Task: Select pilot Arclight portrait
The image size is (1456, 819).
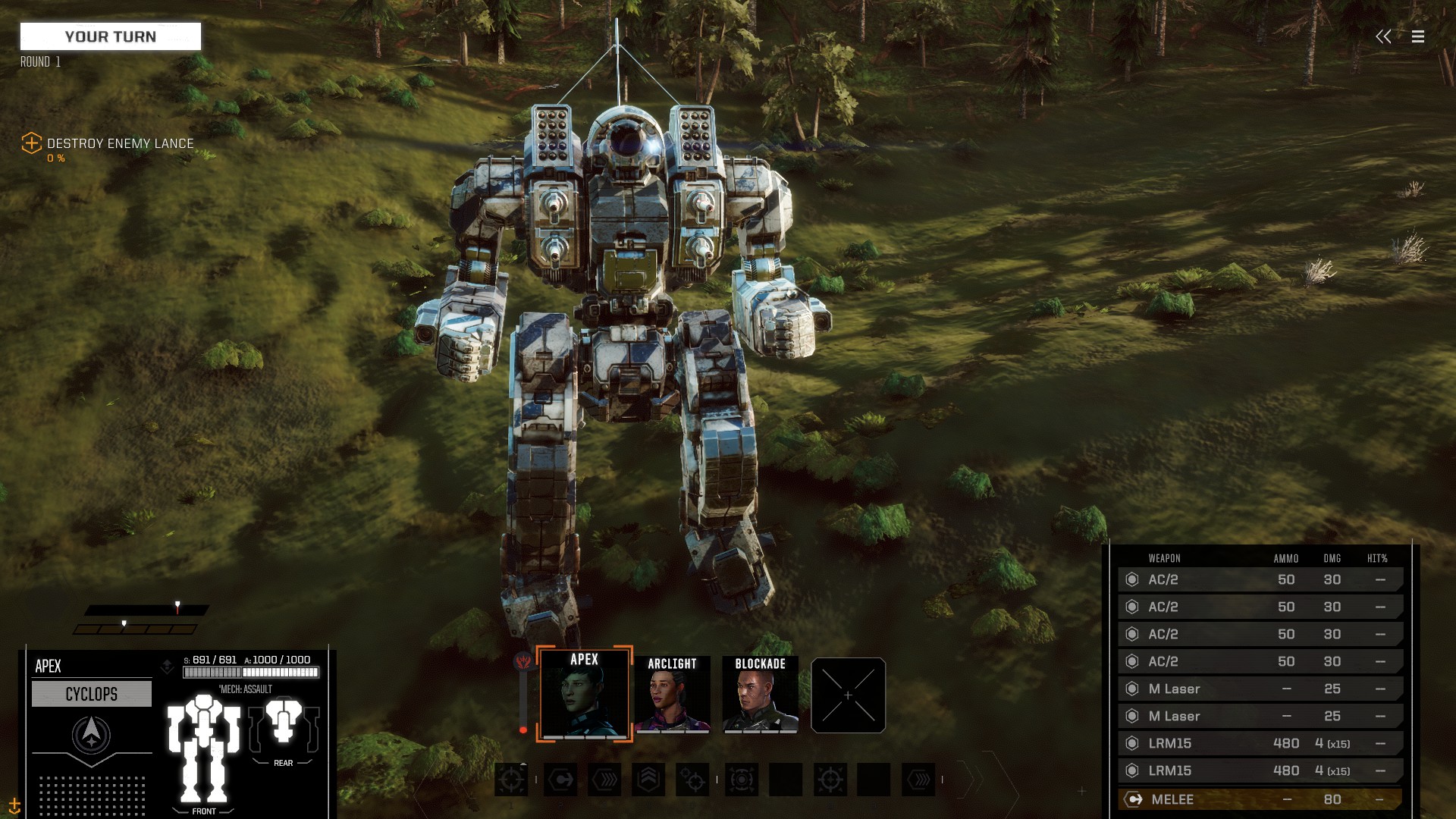Action: (x=672, y=695)
